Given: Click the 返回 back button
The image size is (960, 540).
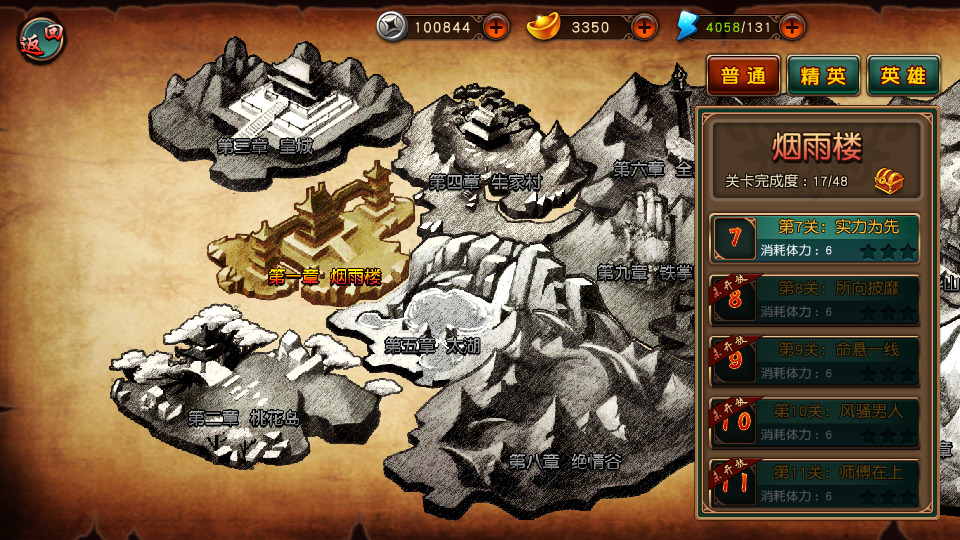Looking at the screenshot, I should click(41, 39).
